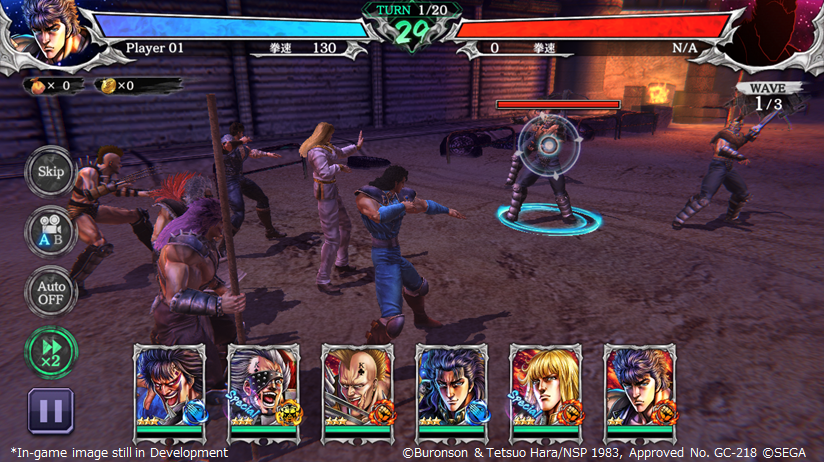
Task: Activate the x2 fast-forward speed button
Action: [50, 351]
